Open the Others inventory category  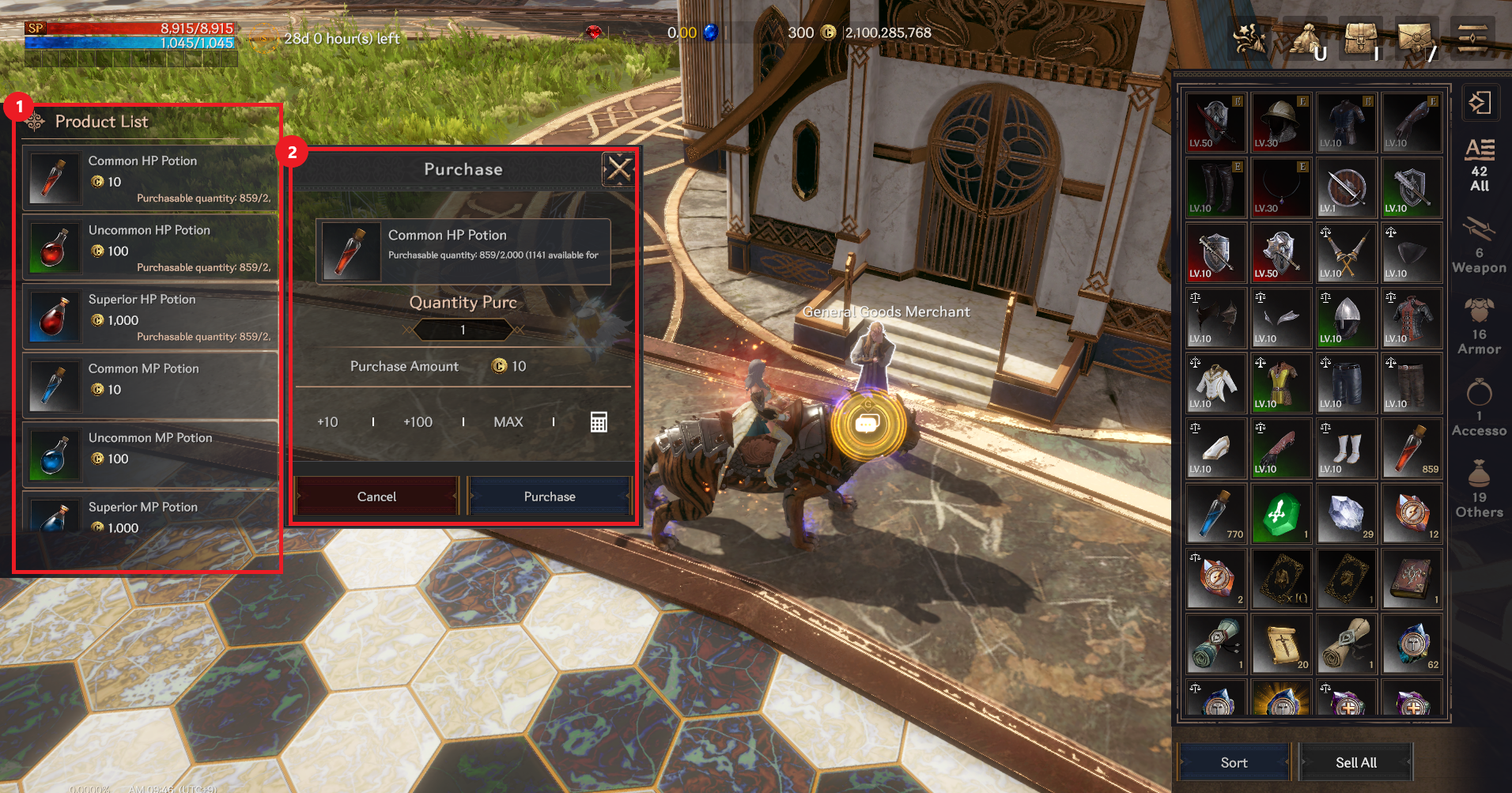tap(1479, 490)
